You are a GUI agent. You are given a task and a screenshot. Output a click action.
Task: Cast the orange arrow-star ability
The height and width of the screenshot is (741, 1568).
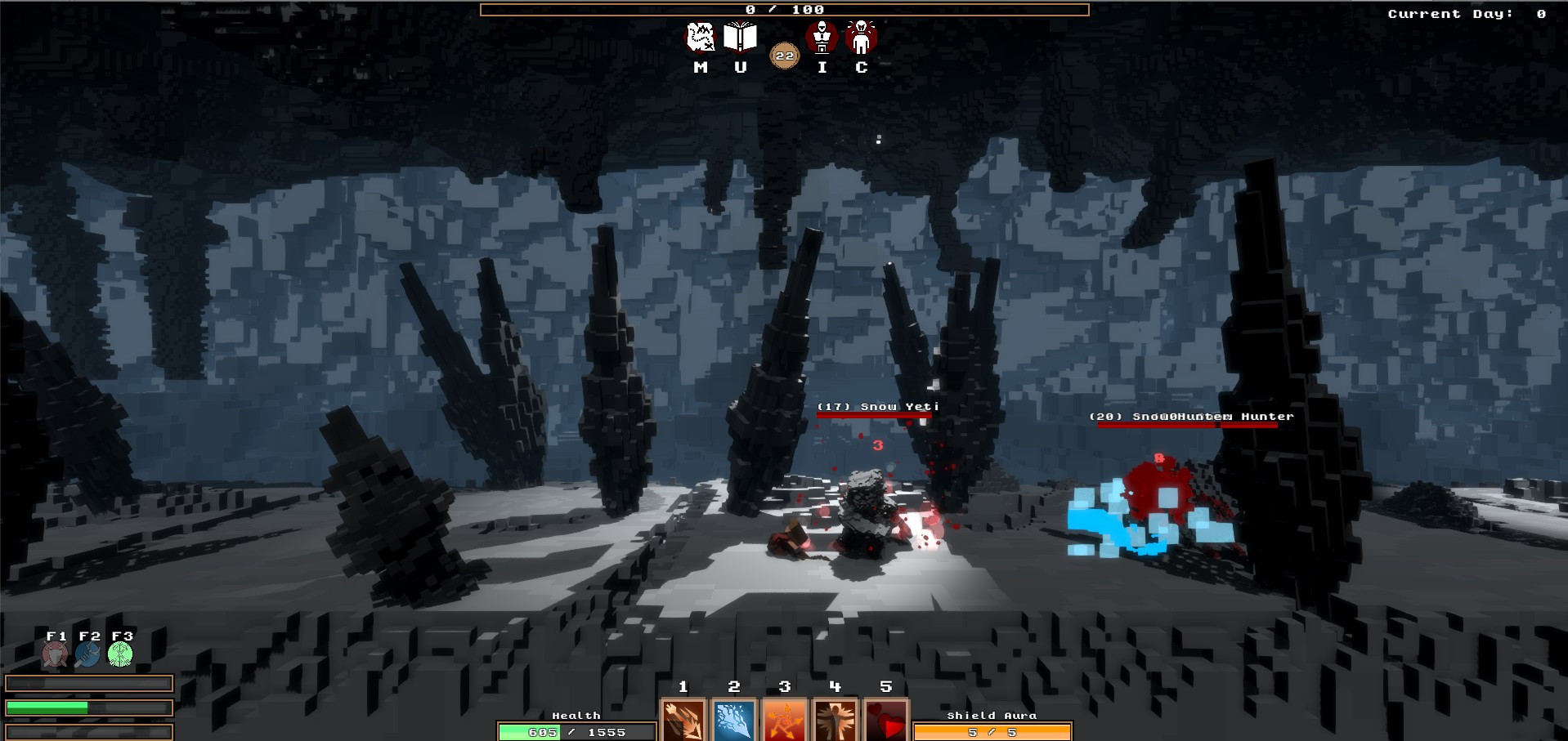(x=785, y=721)
